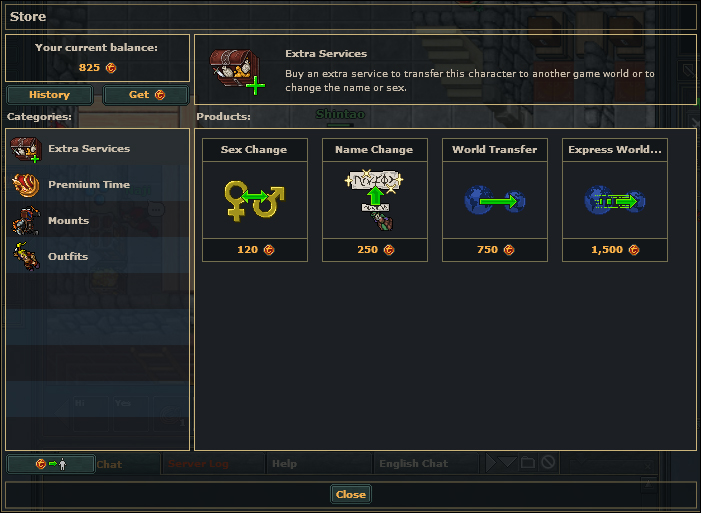The height and width of the screenshot is (513, 701).
Task: Switch to the Premium Time category
Action: point(89,185)
